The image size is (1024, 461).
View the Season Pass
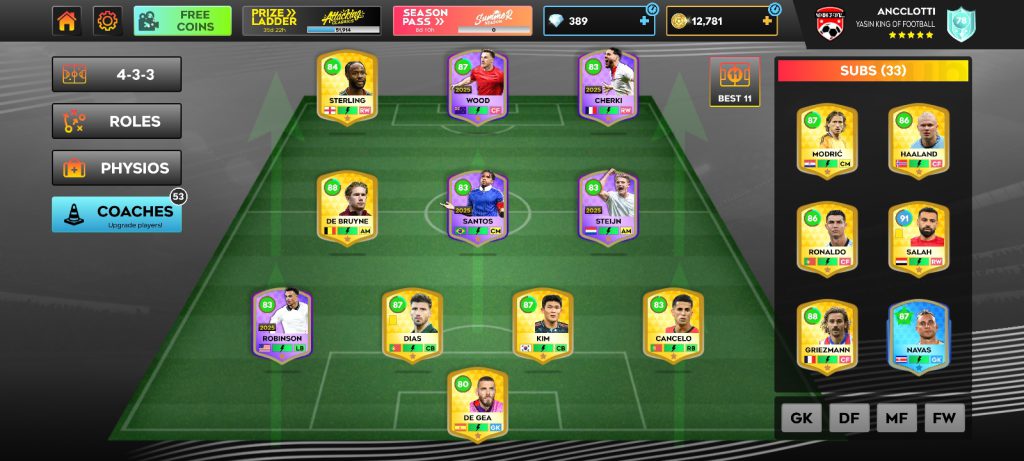pos(462,21)
